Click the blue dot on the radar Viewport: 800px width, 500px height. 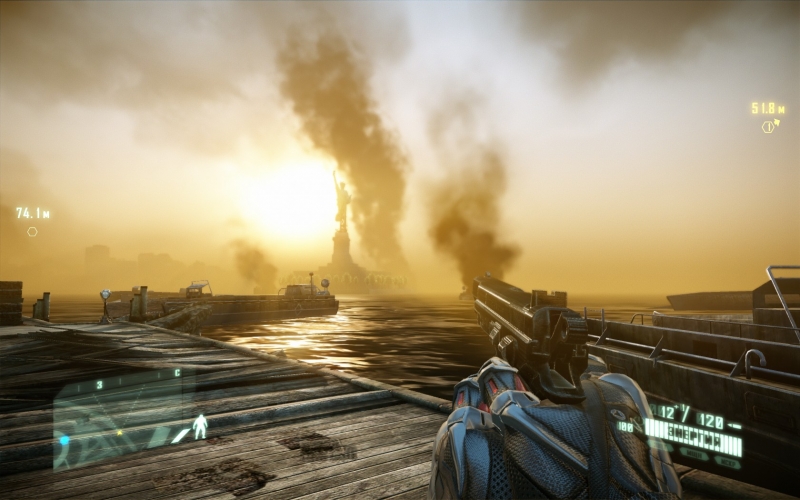(x=65, y=440)
